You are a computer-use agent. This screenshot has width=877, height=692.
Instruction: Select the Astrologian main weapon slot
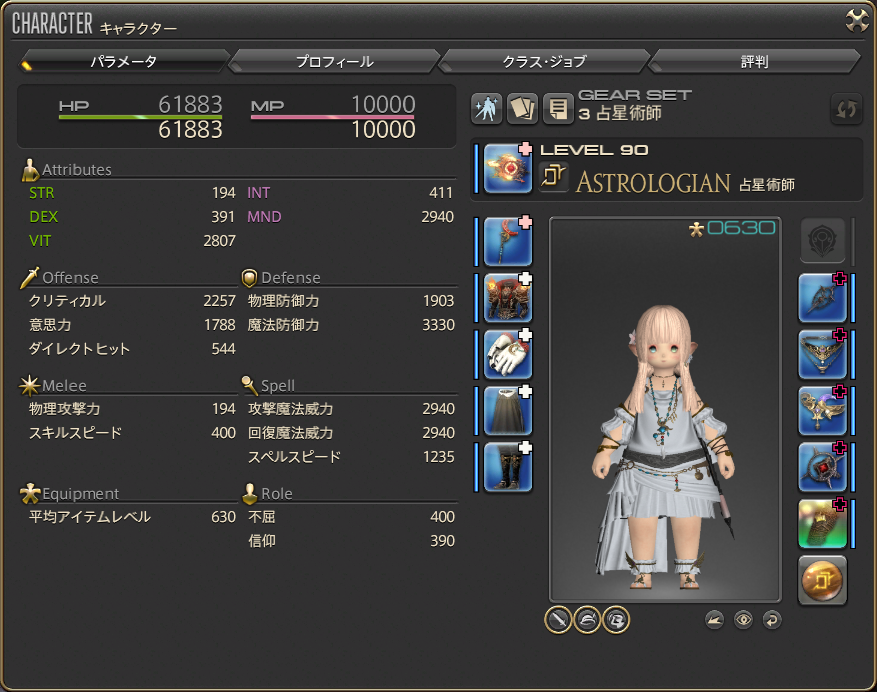click(x=508, y=167)
